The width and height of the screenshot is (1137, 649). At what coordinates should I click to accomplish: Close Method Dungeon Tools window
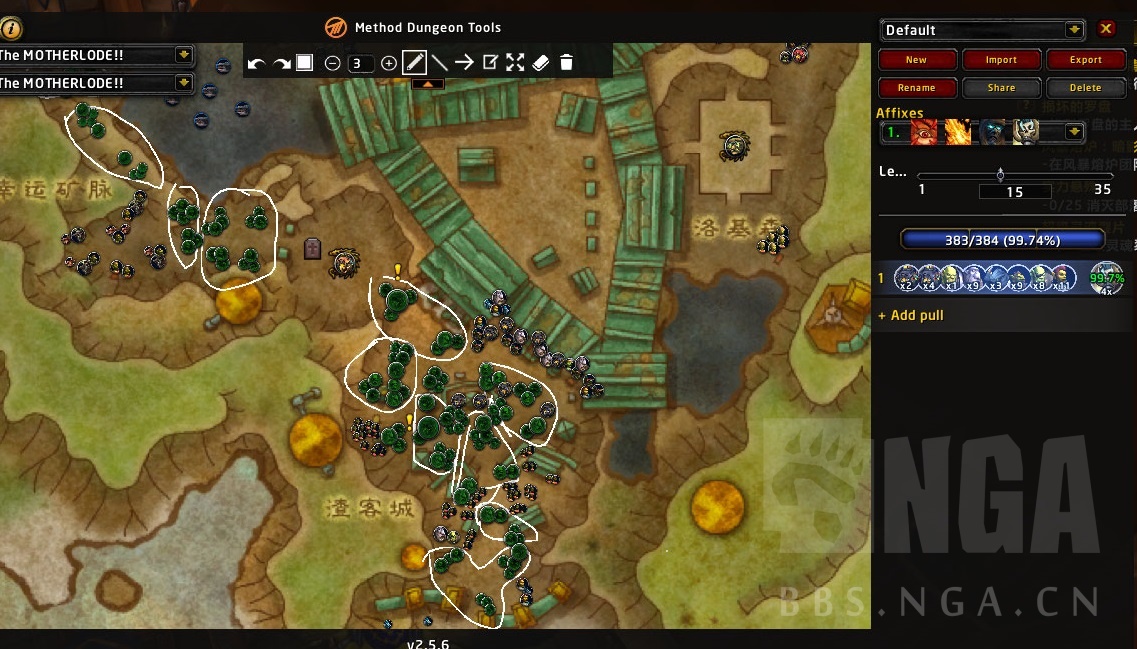pyautogui.click(x=1106, y=29)
